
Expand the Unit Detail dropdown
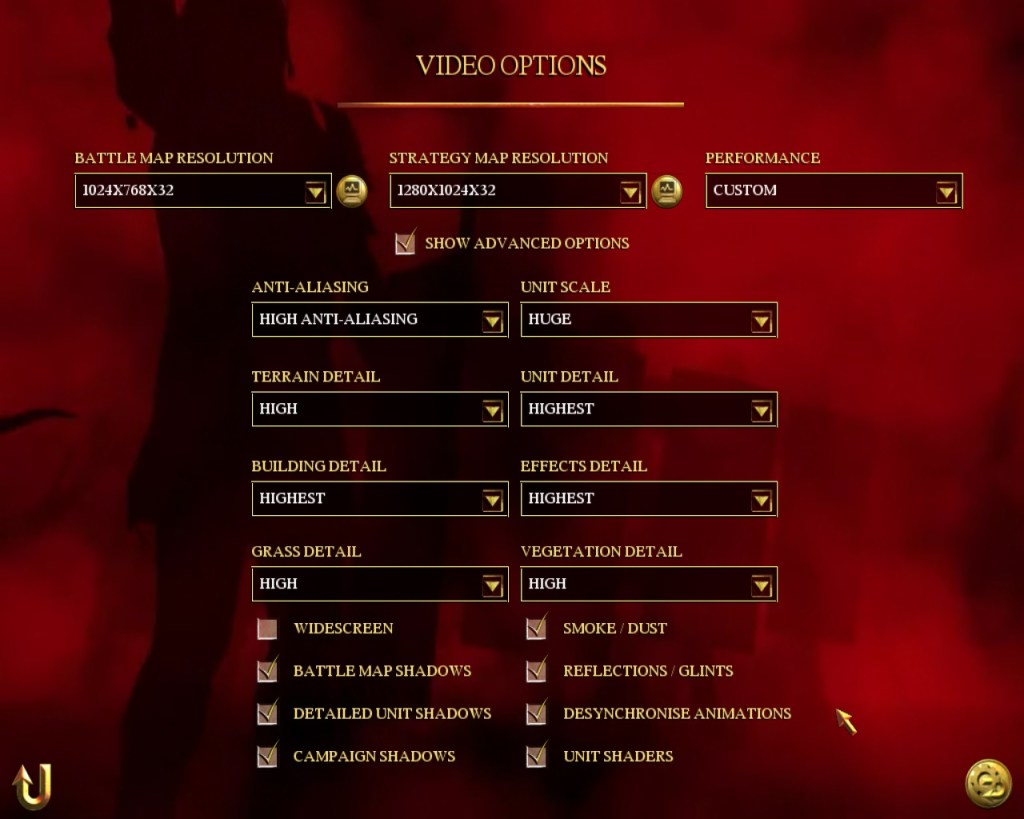761,409
